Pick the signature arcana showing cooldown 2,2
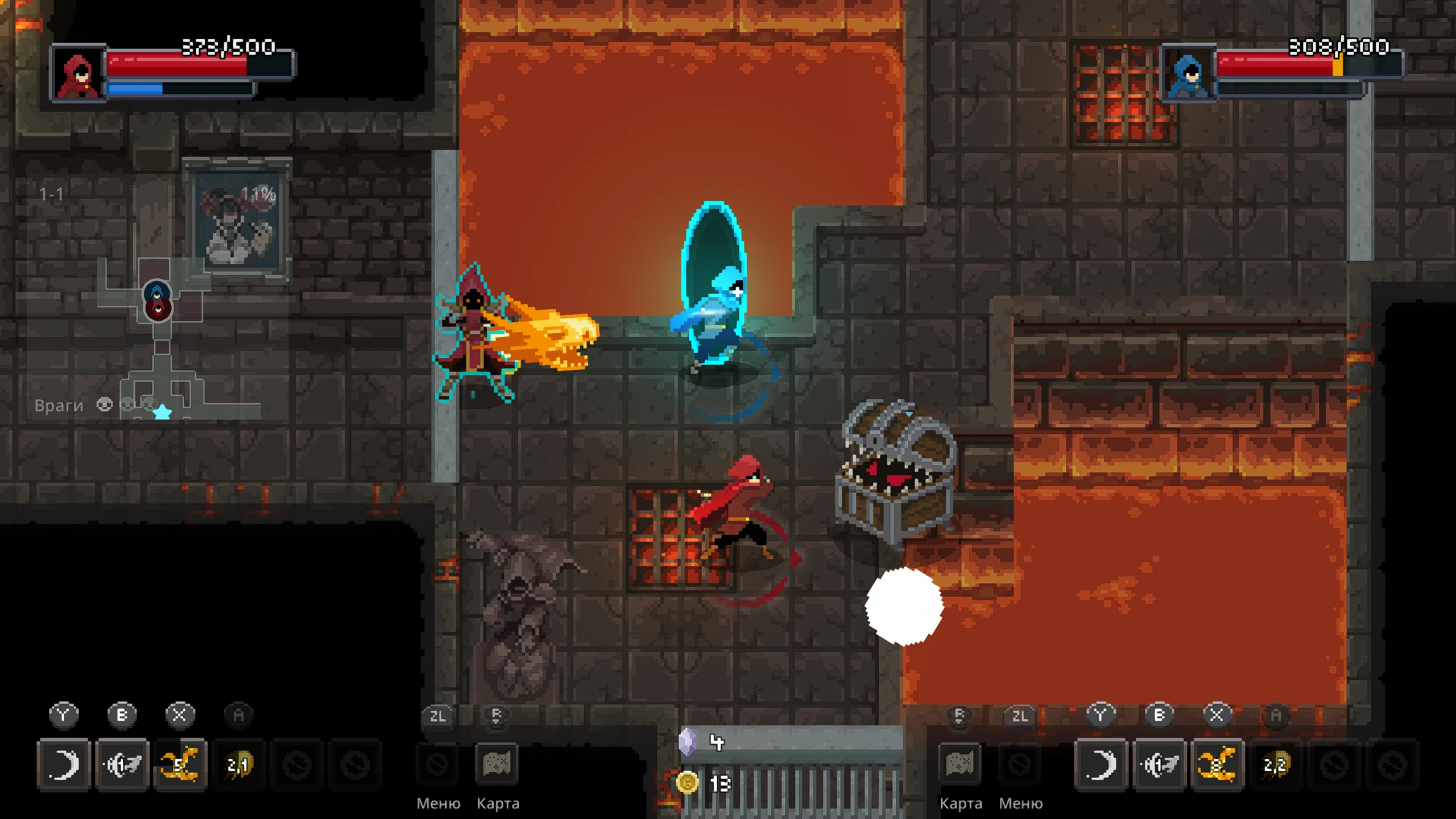Screen dimensions: 1456x819 click(1275, 764)
